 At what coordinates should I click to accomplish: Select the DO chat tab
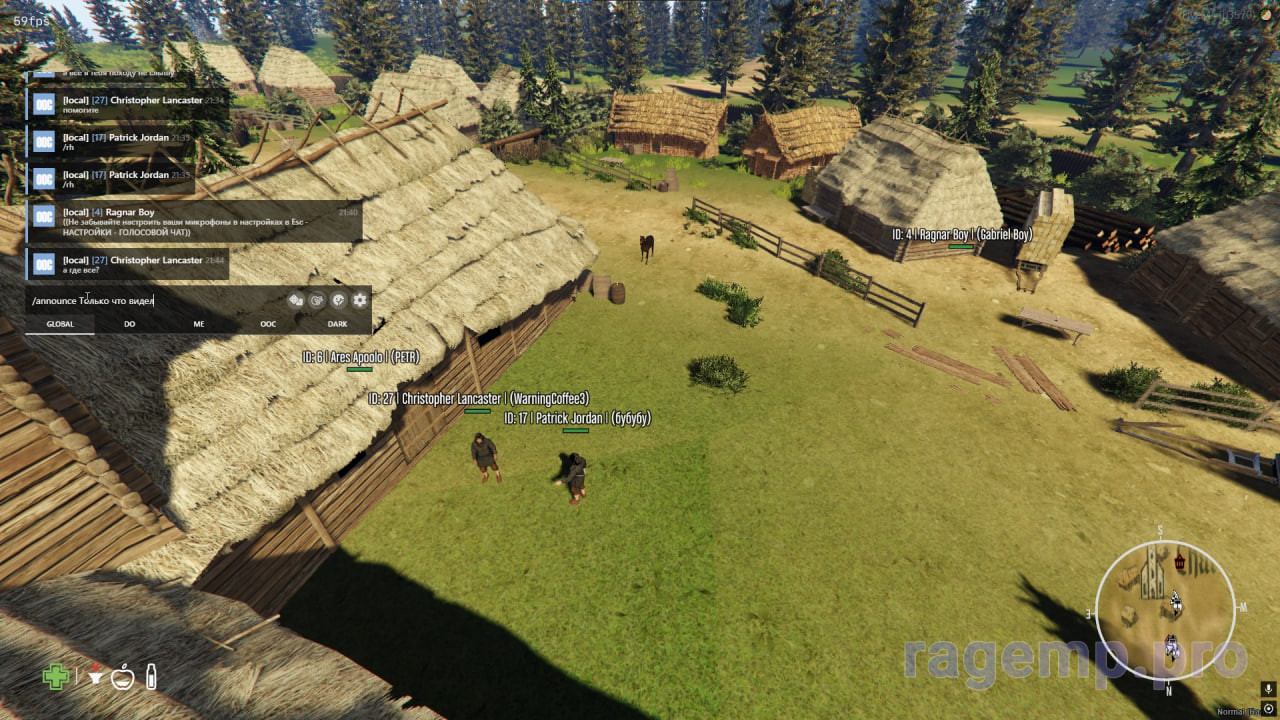[130, 324]
